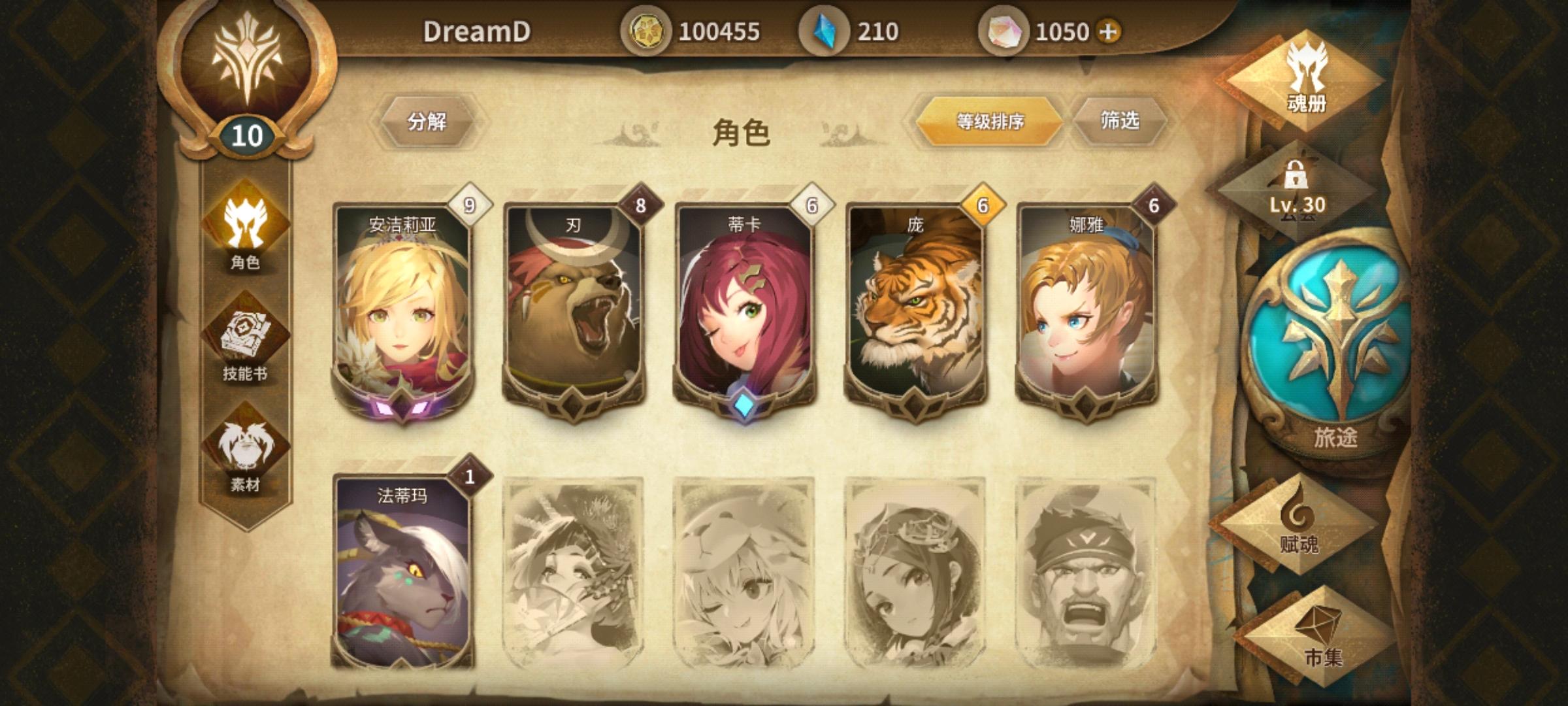Enable 分解 dismantle mode
Screen dimensions: 1568x706
pos(428,121)
